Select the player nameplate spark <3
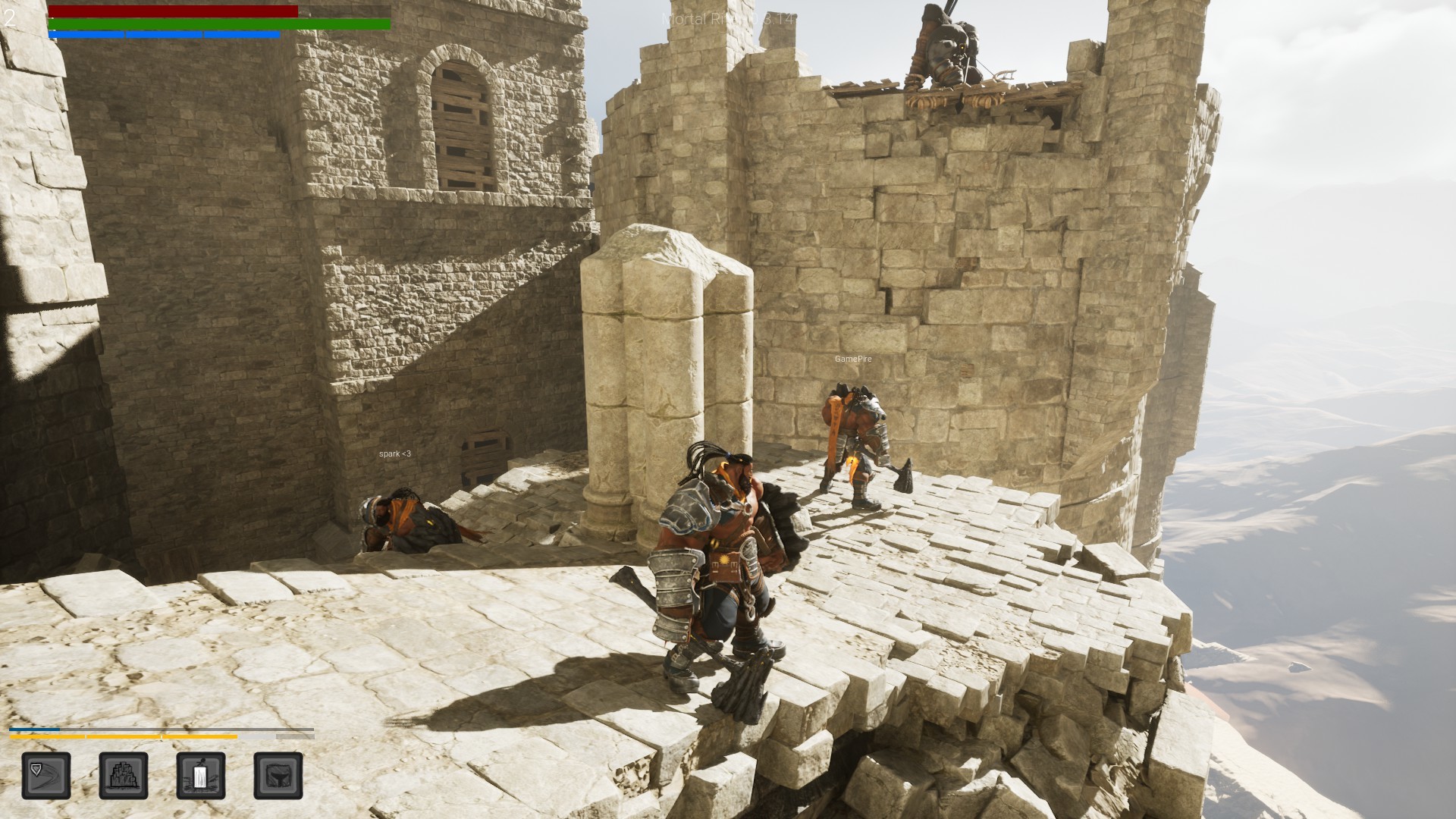Viewport: 1456px width, 819px height. pos(394,454)
